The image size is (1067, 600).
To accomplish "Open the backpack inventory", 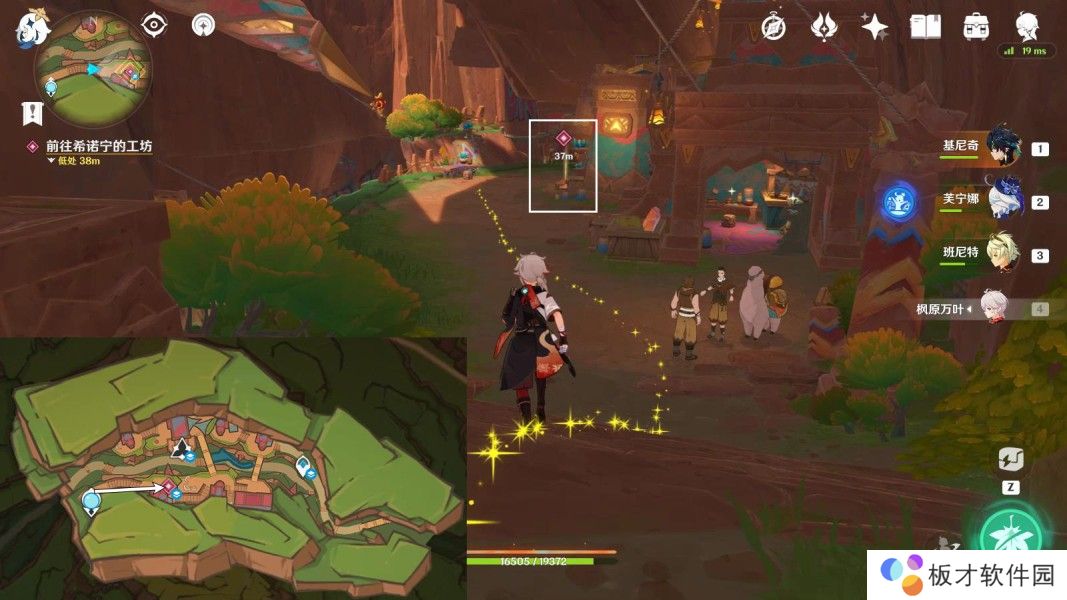I will pos(975,27).
